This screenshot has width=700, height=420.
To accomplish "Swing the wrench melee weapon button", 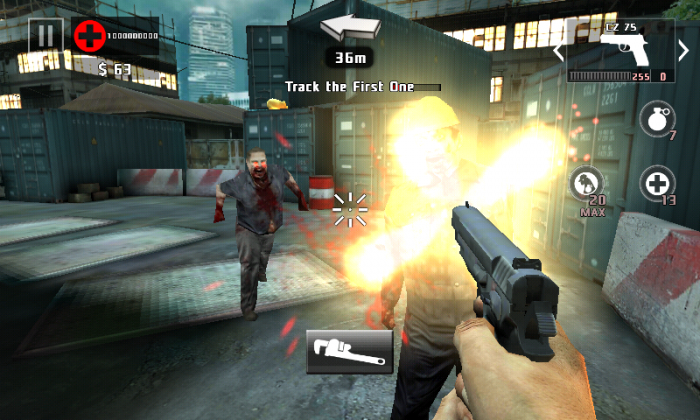I will point(349,351).
